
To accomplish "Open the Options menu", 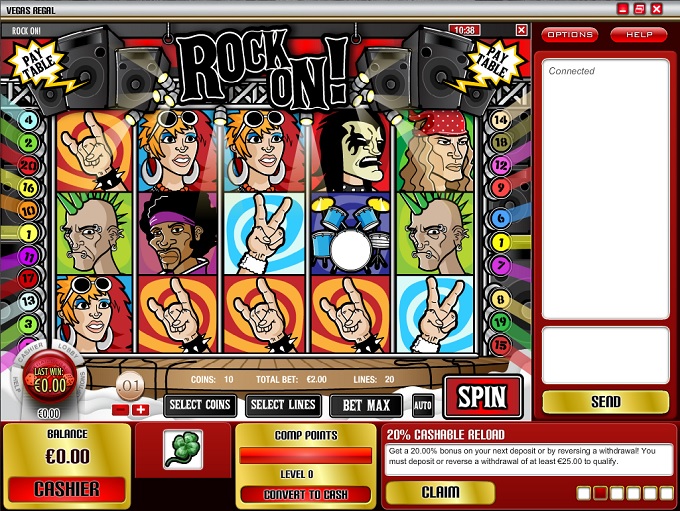I will point(569,35).
